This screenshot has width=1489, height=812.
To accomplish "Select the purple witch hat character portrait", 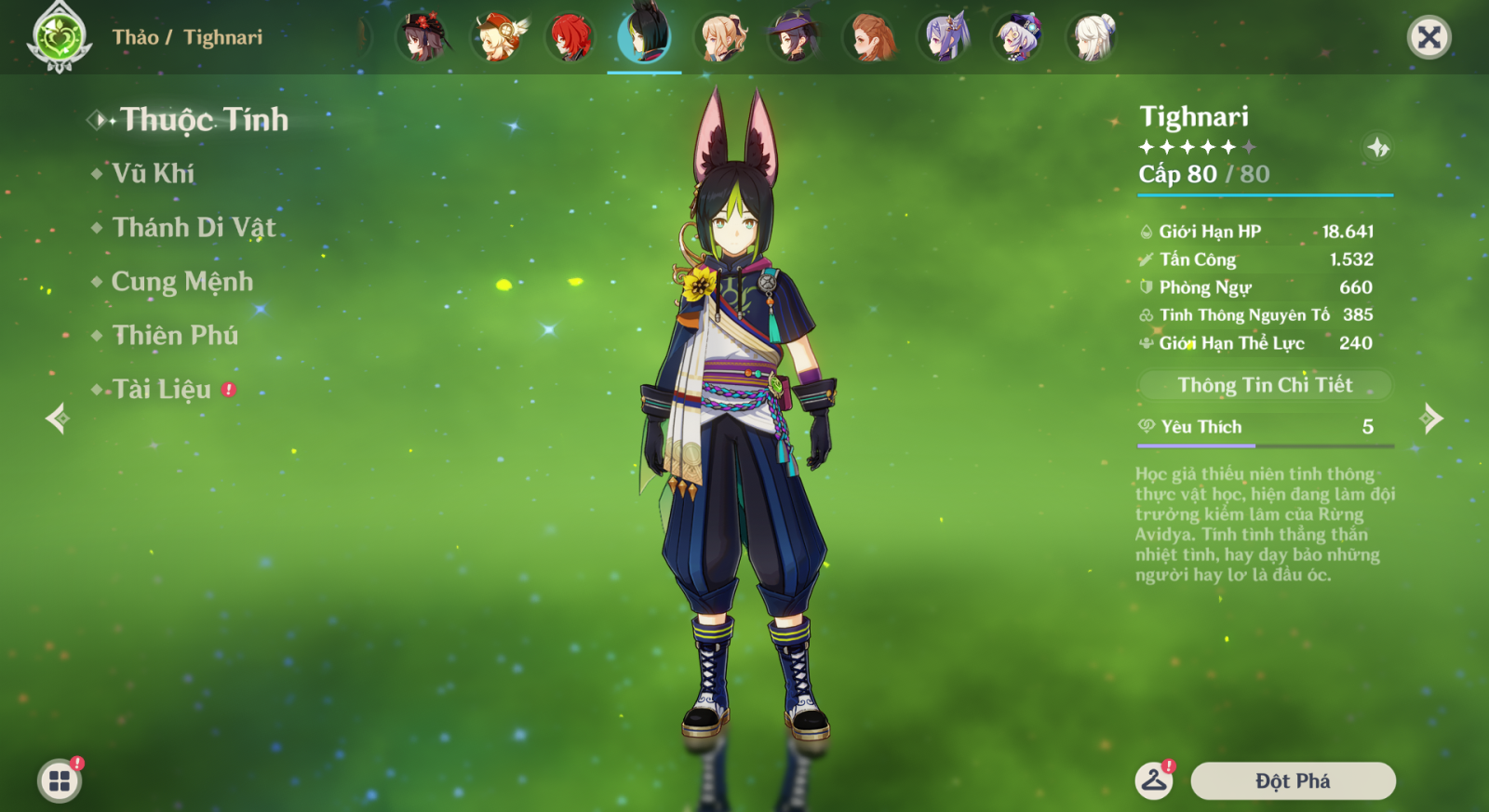I will tap(794, 38).
